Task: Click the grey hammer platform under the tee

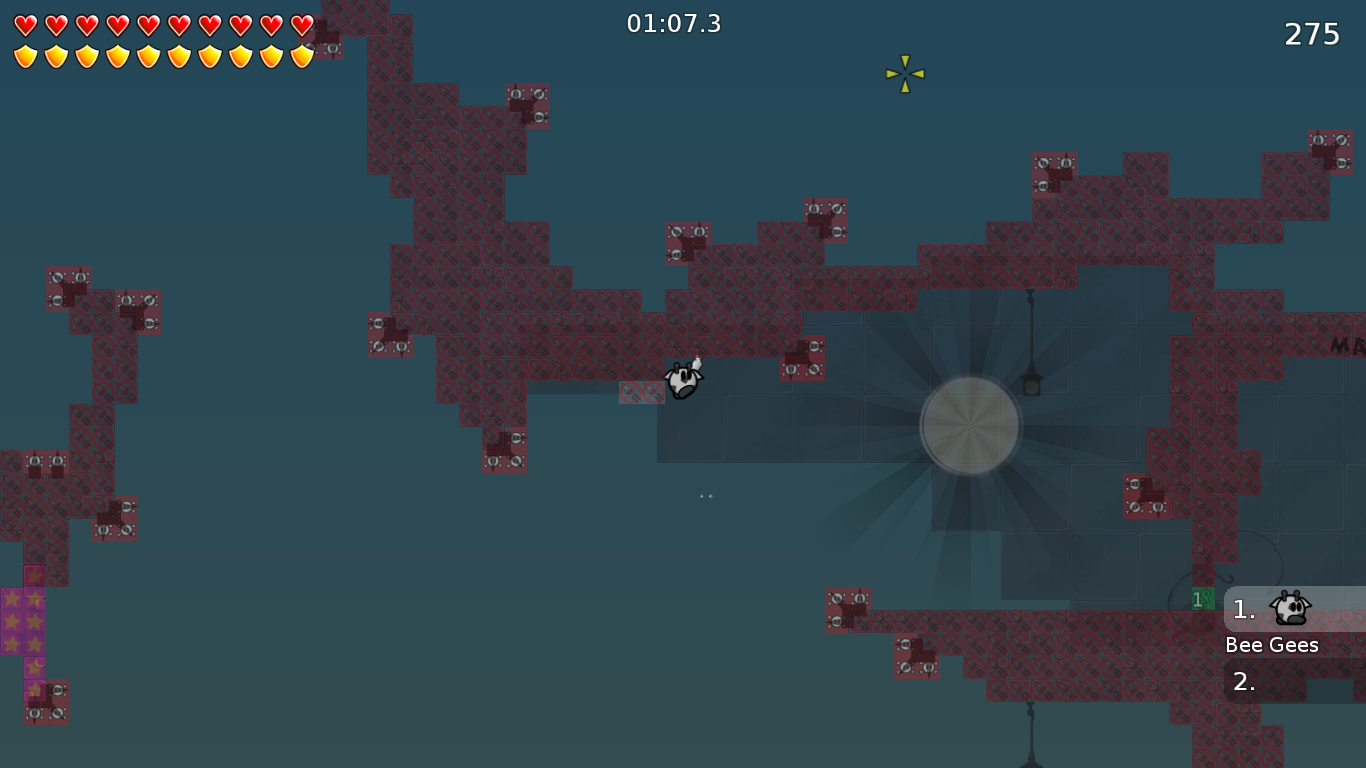Action: [x=643, y=392]
